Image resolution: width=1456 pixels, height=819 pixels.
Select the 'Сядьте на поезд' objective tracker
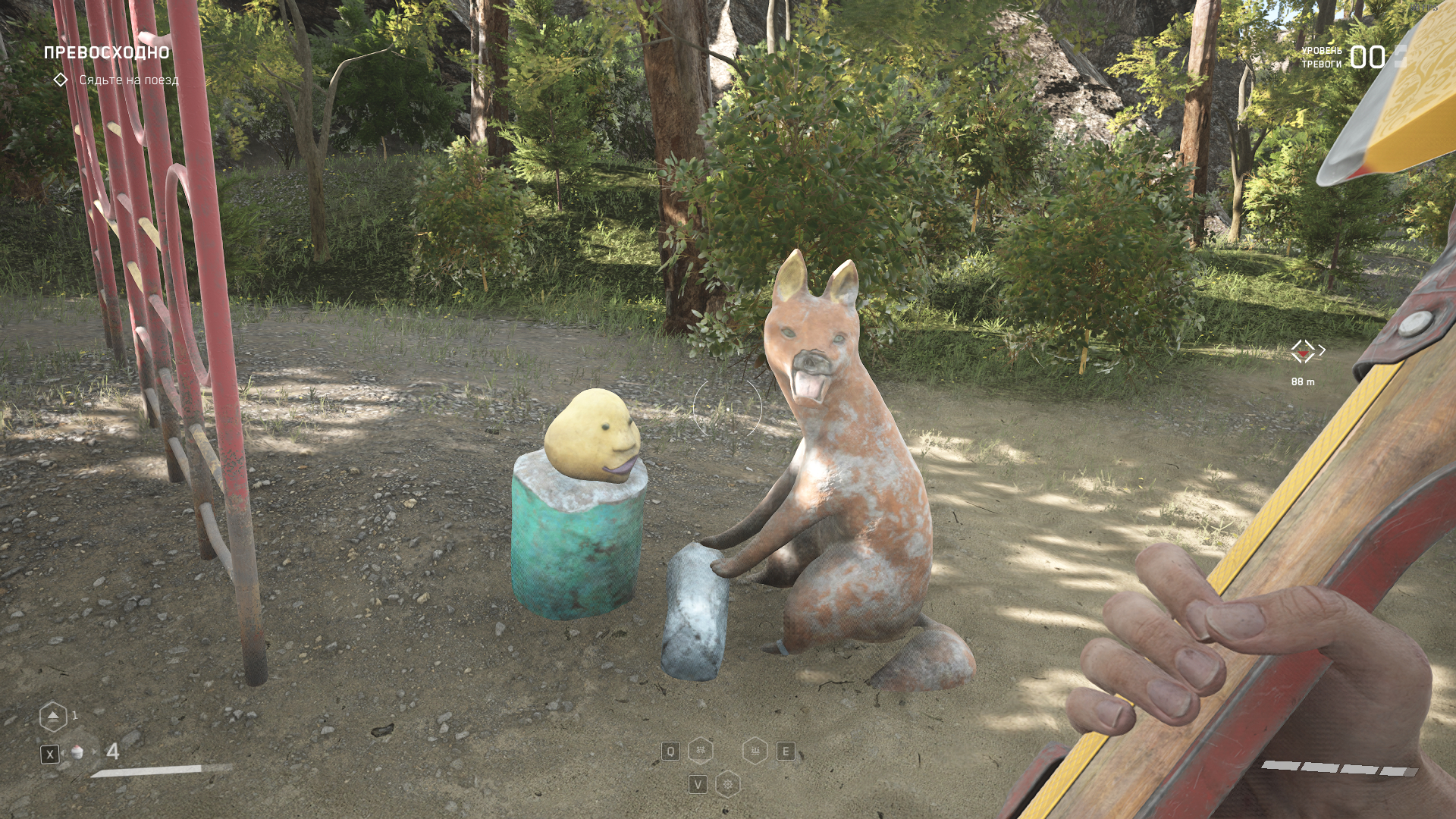[128, 80]
